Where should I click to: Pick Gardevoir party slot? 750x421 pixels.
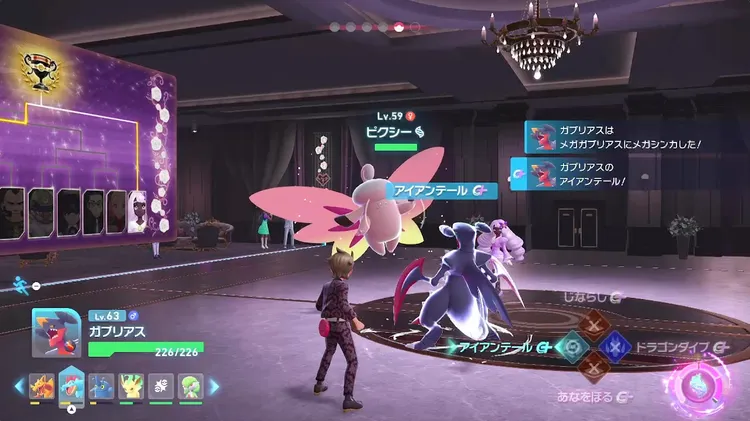[188, 386]
